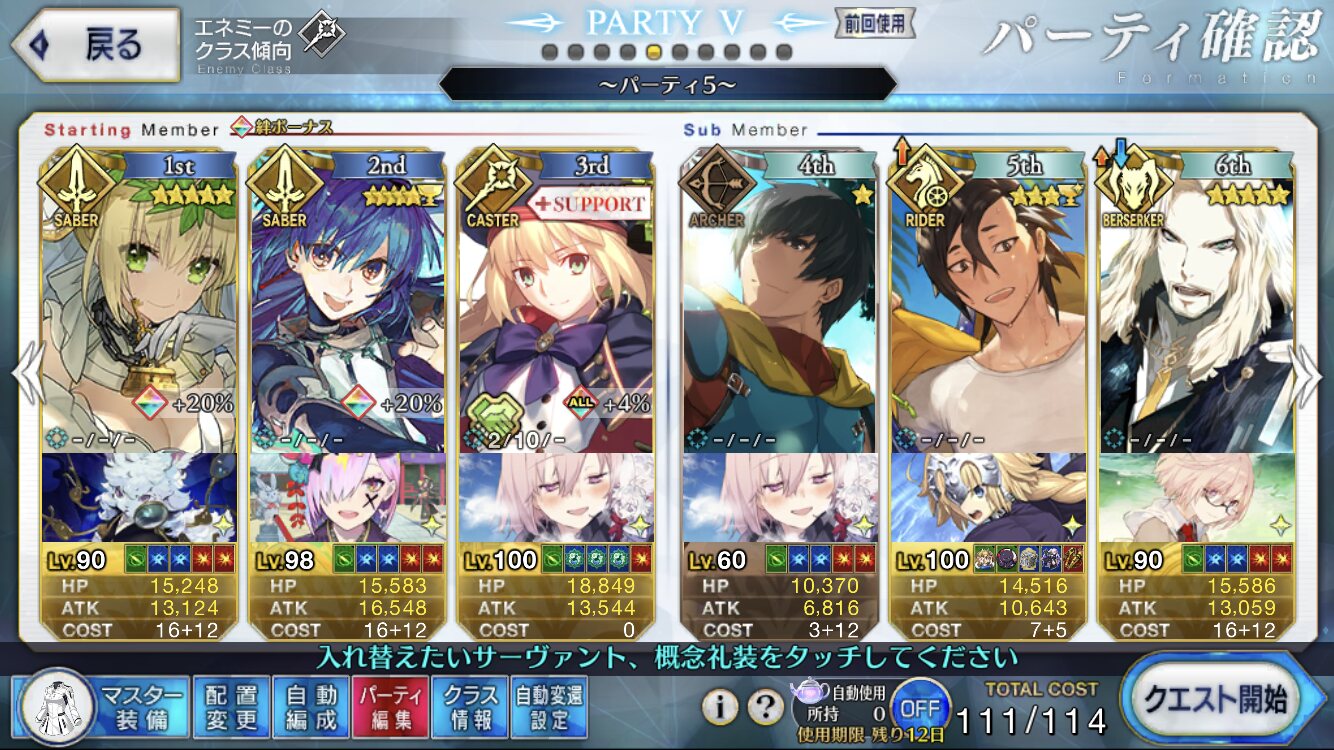Use 自動編成 auto formation
The image size is (1334, 750).
pos(311,707)
